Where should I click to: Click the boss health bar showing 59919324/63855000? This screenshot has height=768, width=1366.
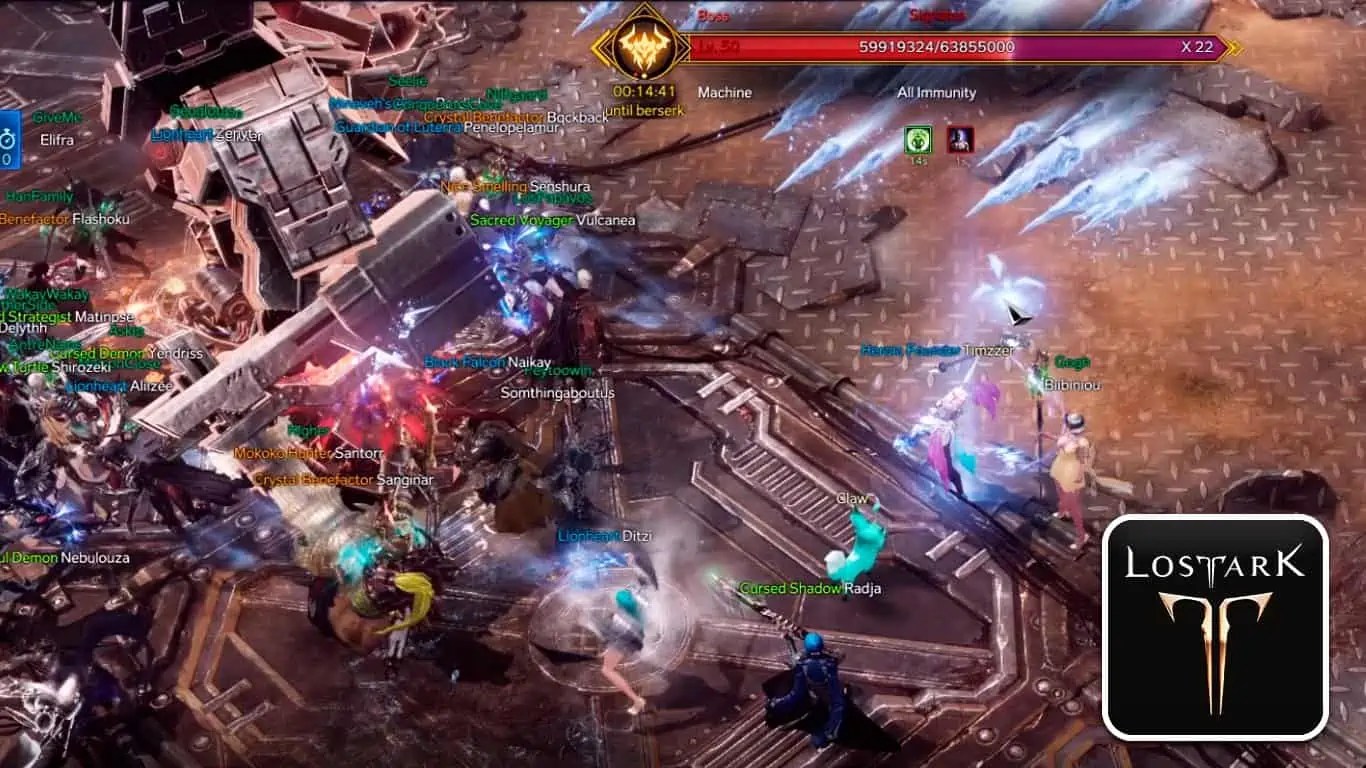pyautogui.click(x=935, y=46)
